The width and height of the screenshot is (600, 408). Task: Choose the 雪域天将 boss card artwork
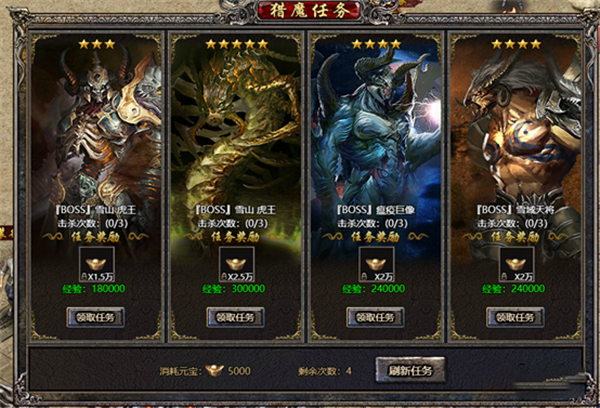pos(515,130)
